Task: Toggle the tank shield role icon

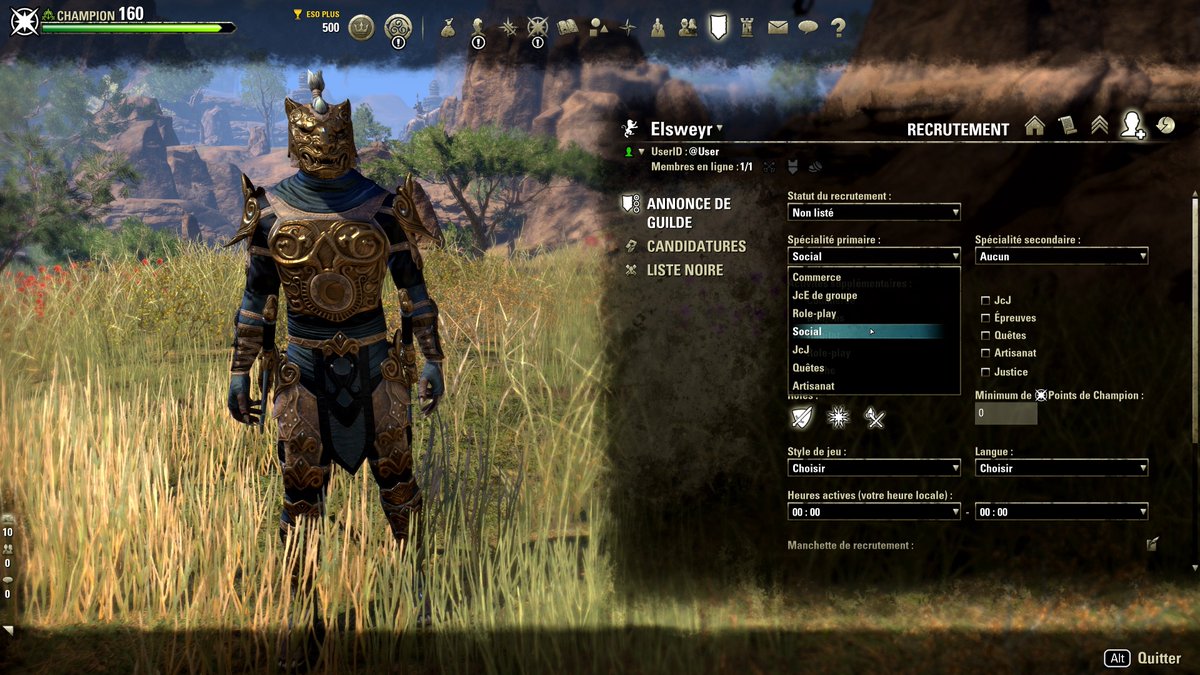Action: [802, 418]
